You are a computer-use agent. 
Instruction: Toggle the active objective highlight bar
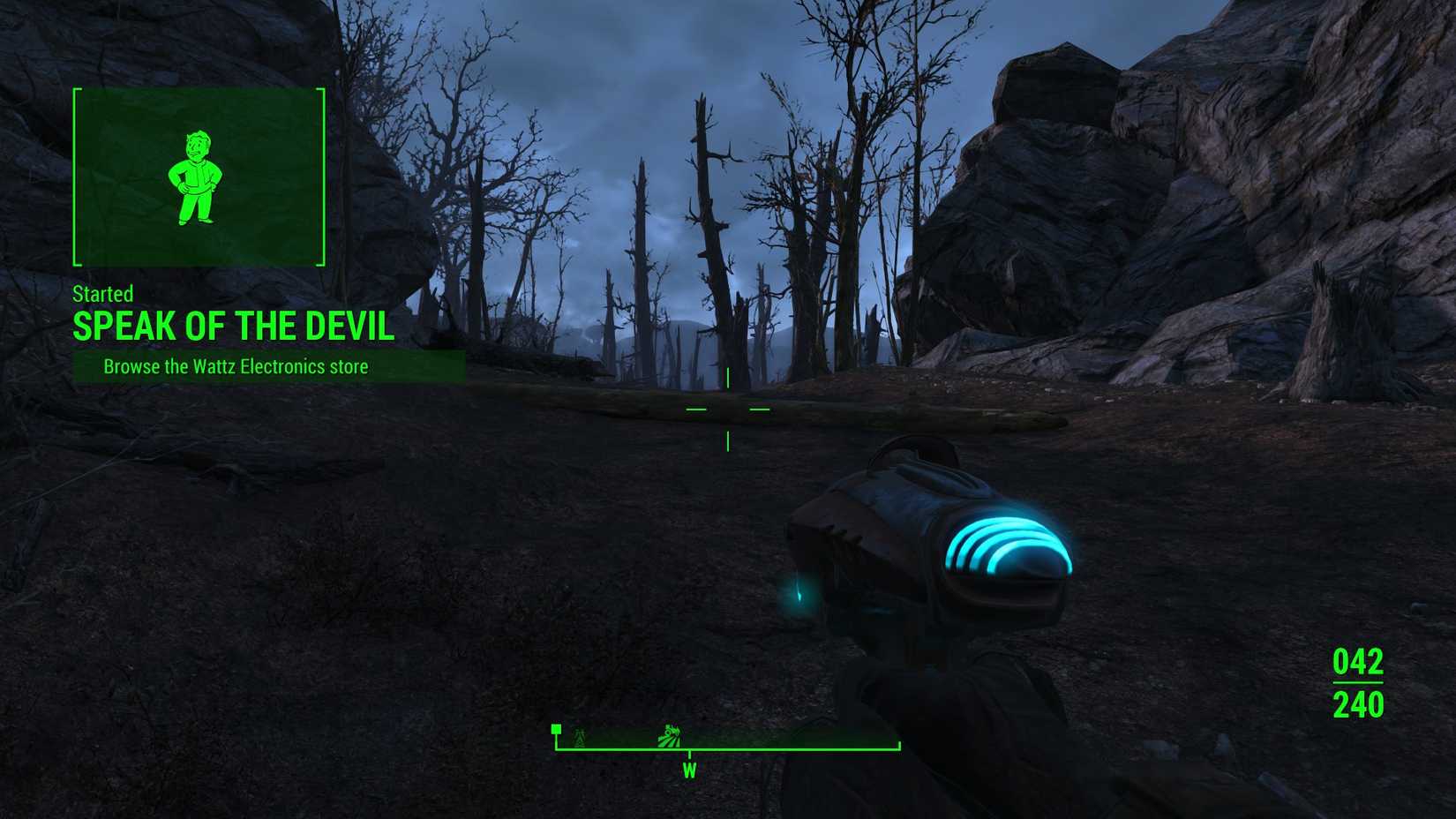pyautogui.click(x=265, y=364)
